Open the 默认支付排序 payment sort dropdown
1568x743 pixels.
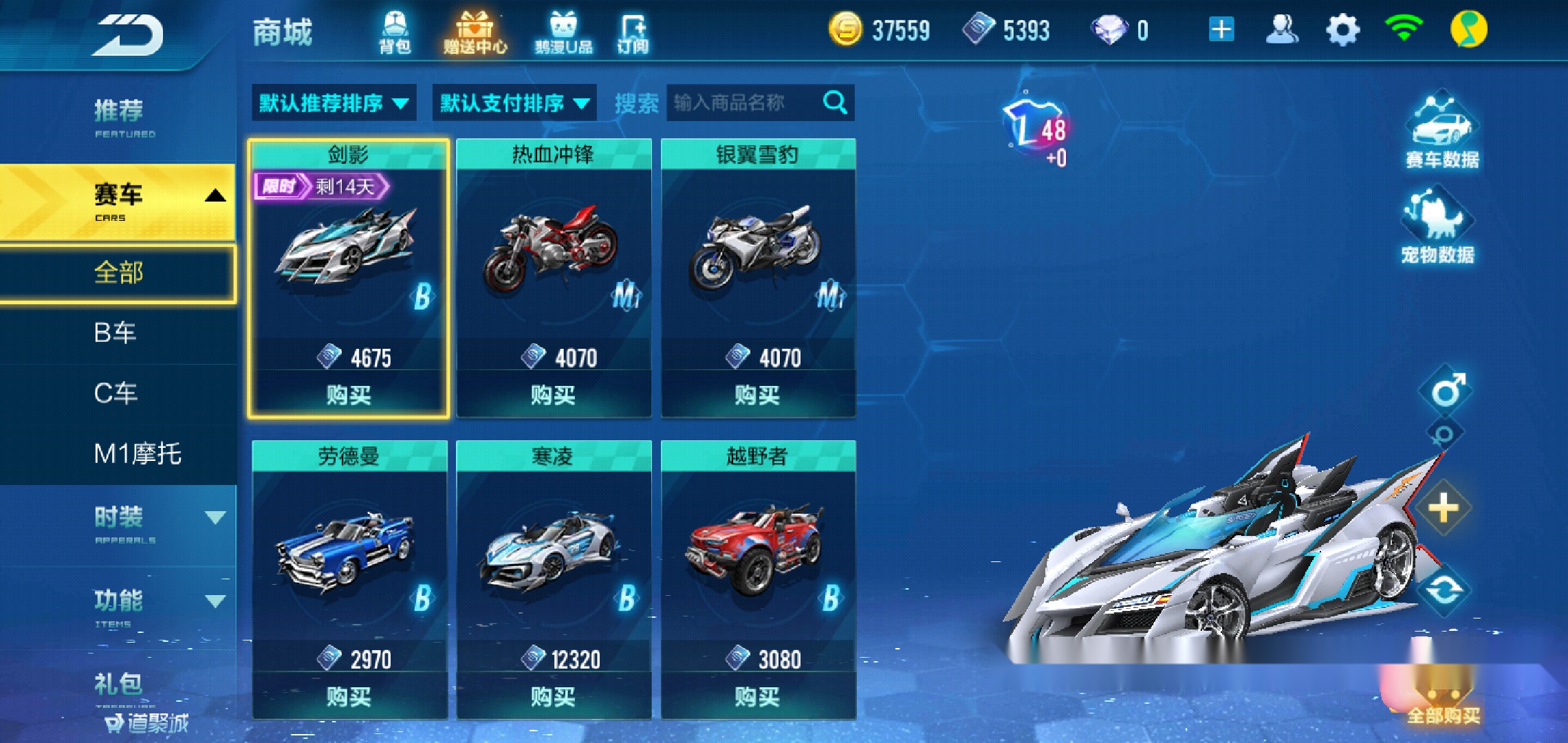coord(513,103)
